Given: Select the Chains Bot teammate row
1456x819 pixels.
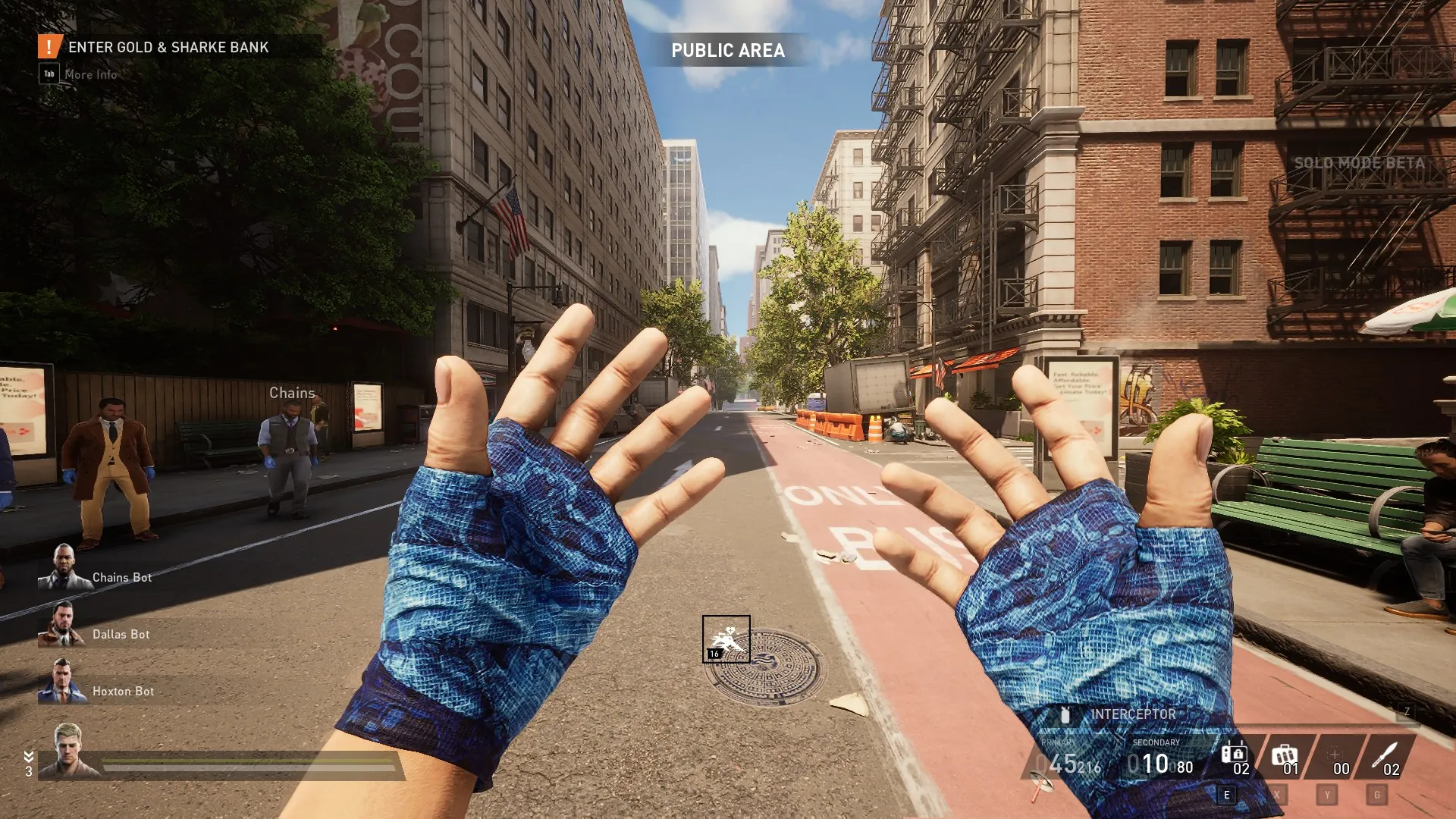Looking at the screenshot, I should [121, 577].
